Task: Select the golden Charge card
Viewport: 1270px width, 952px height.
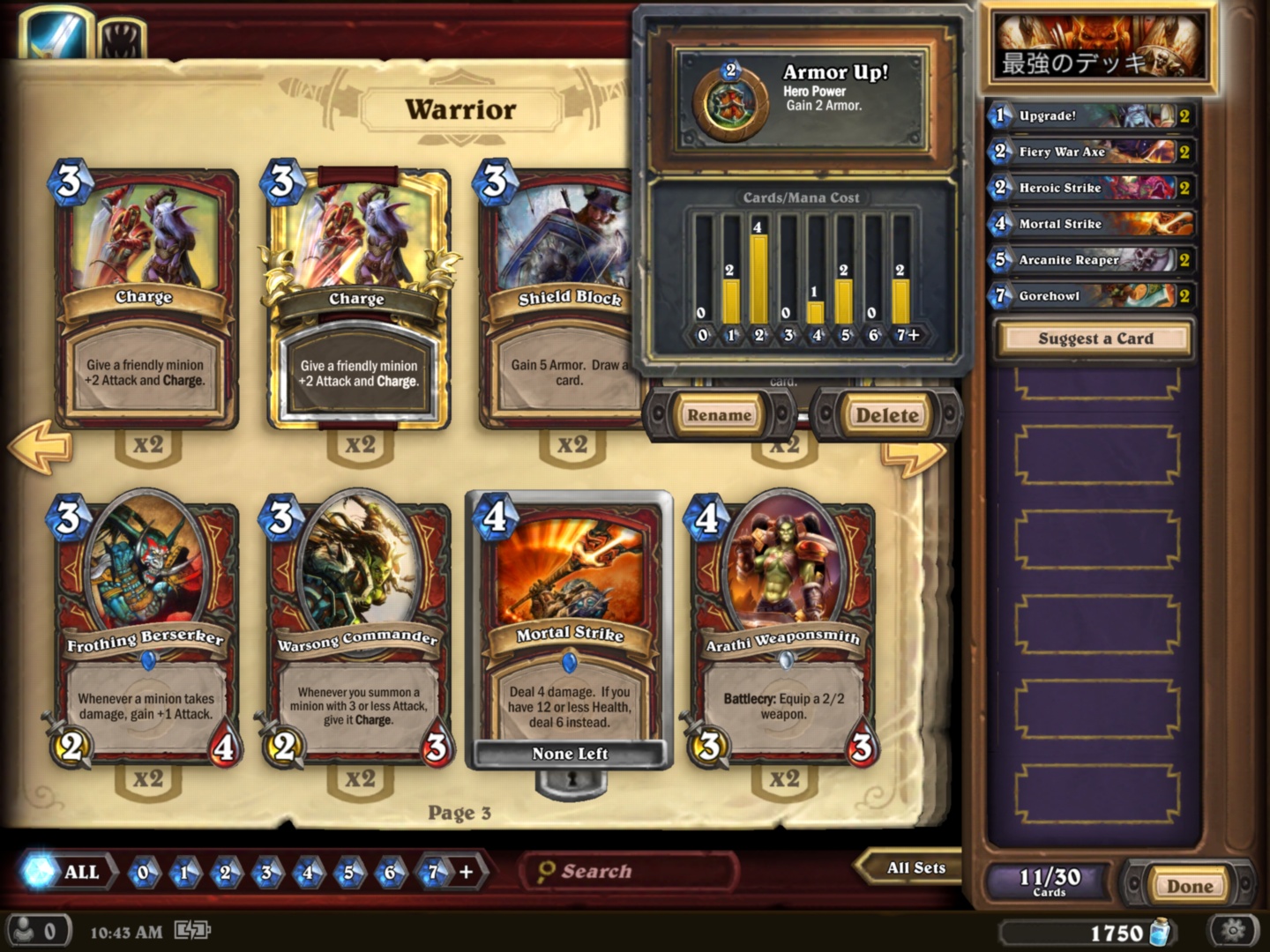Action: pyautogui.click(x=357, y=300)
